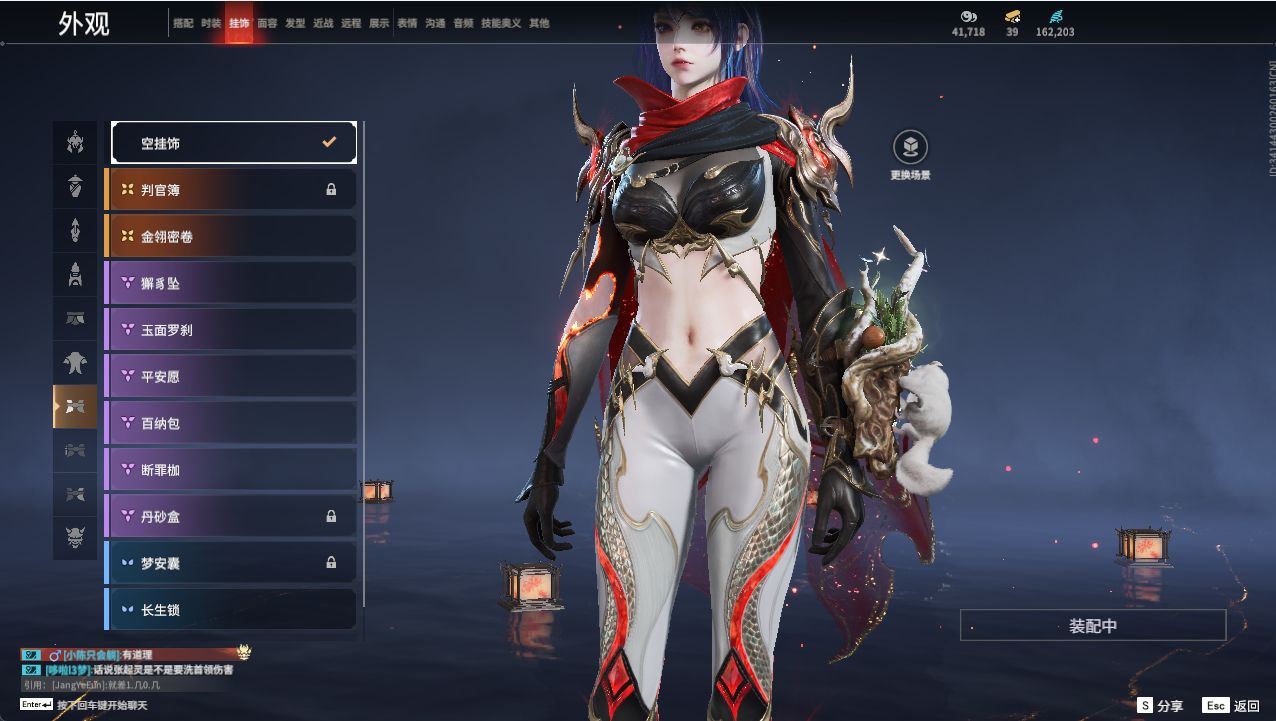Image resolution: width=1276 pixels, height=721 pixels.
Task: Choose the locked 判官簿 accessory
Action: tap(231, 189)
